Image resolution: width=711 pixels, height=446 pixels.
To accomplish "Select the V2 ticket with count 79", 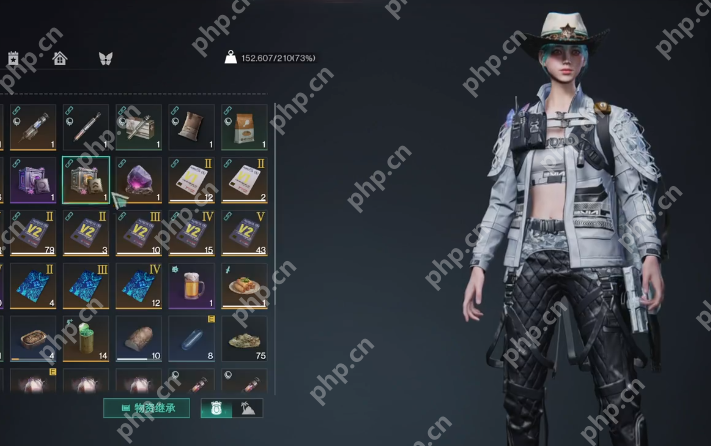I will [33, 232].
